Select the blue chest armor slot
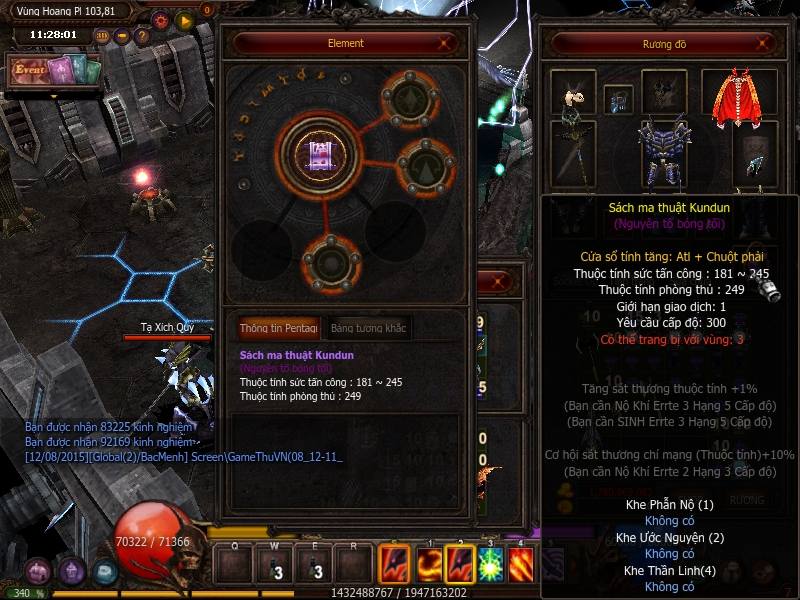800x600 pixels. pyautogui.click(x=665, y=152)
